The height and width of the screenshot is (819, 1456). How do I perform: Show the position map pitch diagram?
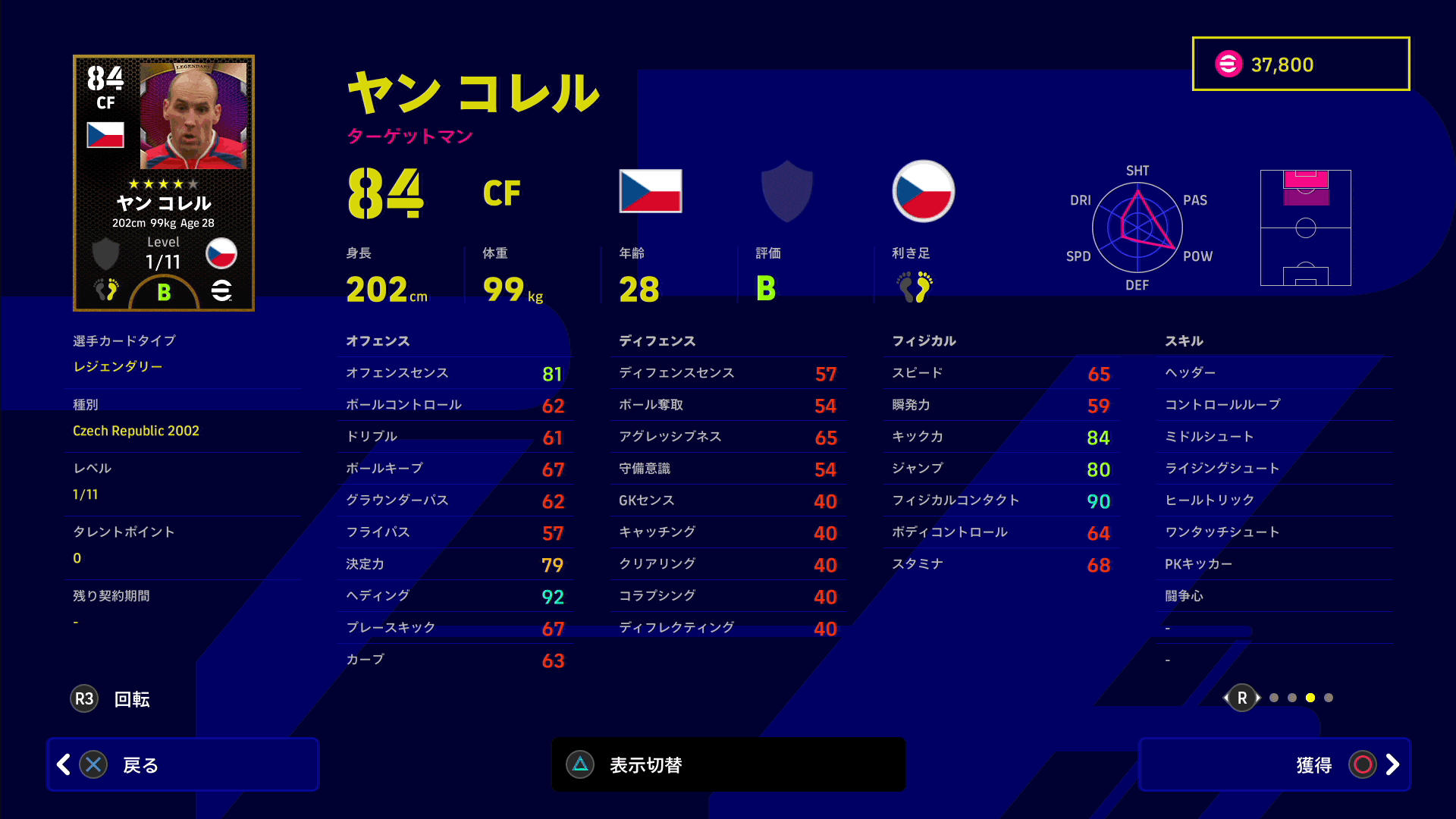pos(1305,227)
